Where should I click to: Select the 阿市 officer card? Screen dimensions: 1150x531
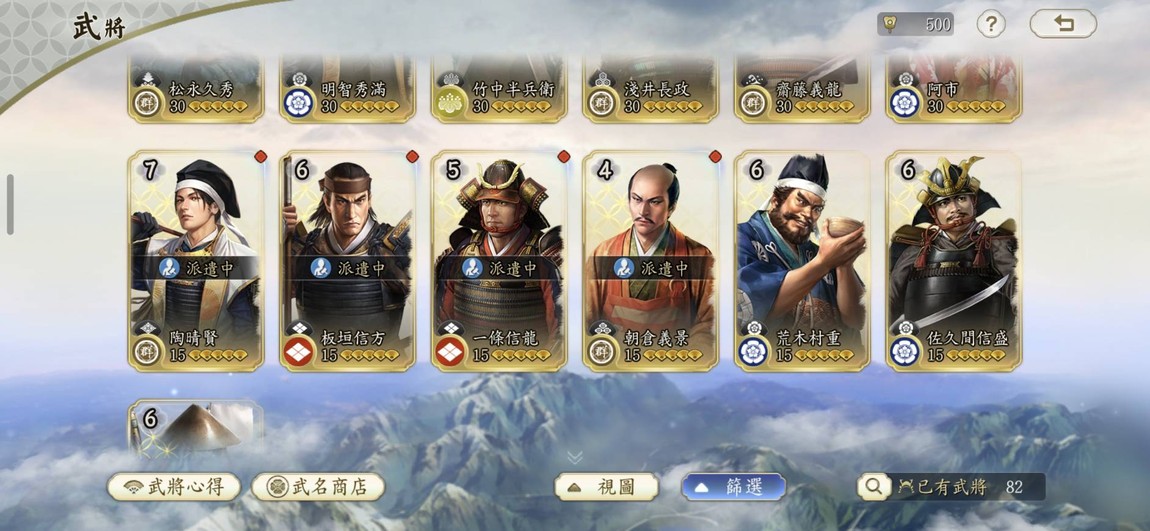click(x=954, y=90)
